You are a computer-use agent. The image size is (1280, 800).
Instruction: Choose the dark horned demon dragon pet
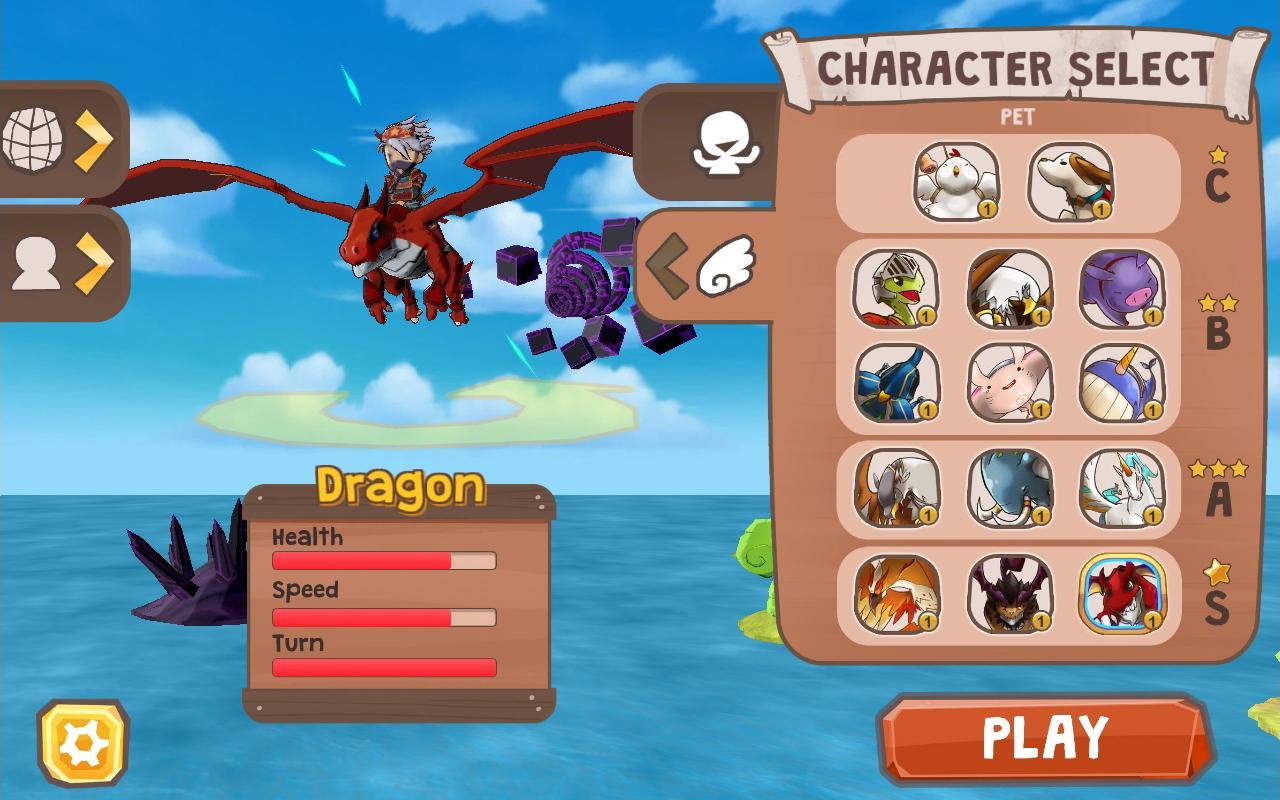click(x=1010, y=594)
